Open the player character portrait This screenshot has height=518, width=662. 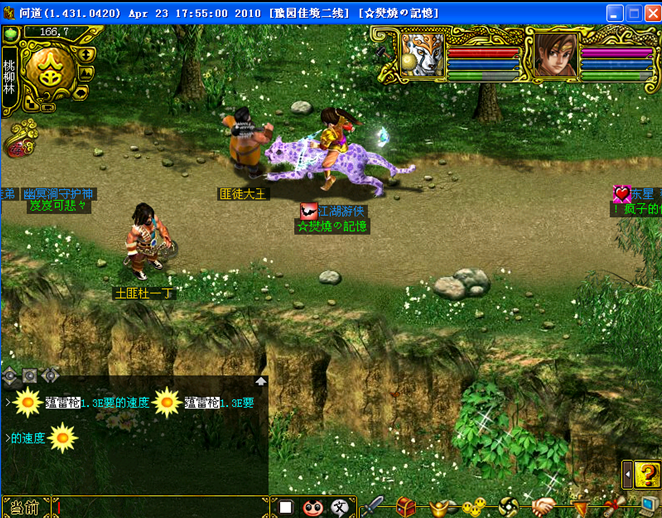click(x=556, y=53)
